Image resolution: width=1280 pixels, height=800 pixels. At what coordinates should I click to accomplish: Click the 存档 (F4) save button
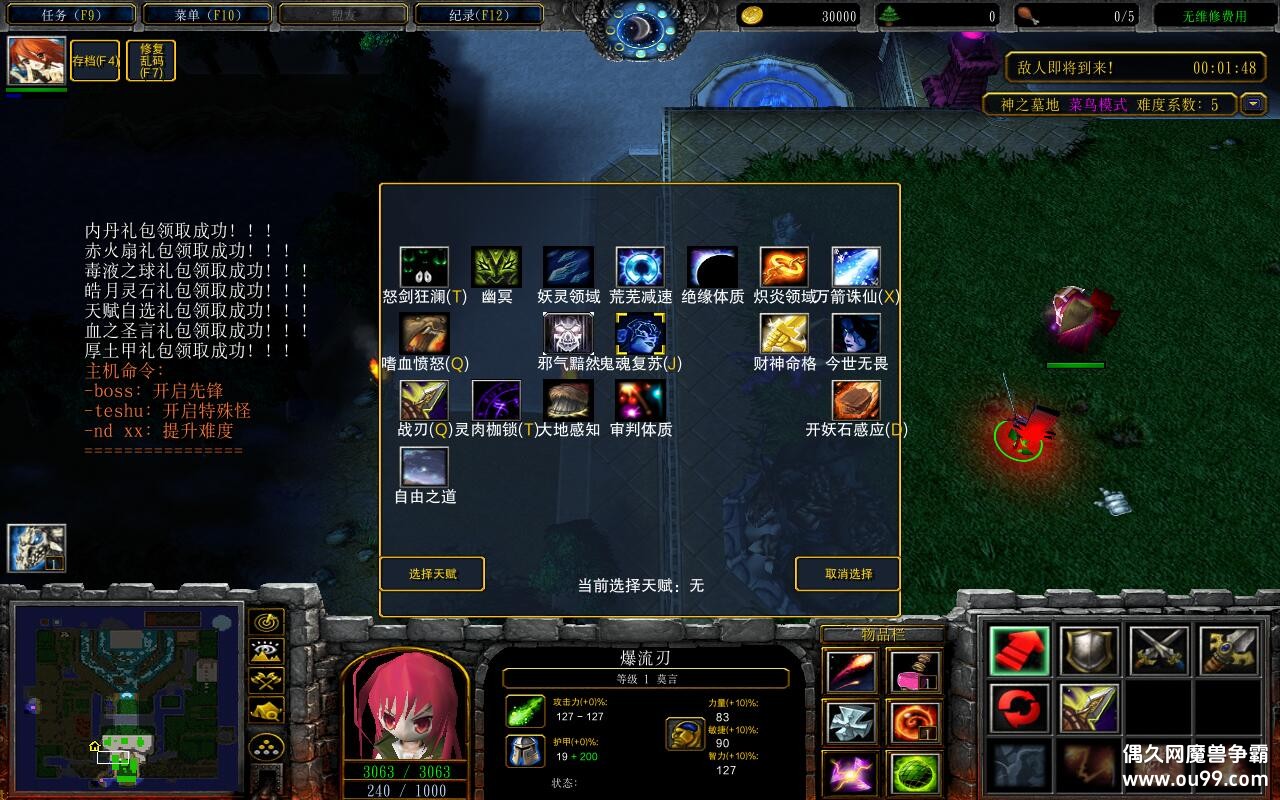95,61
